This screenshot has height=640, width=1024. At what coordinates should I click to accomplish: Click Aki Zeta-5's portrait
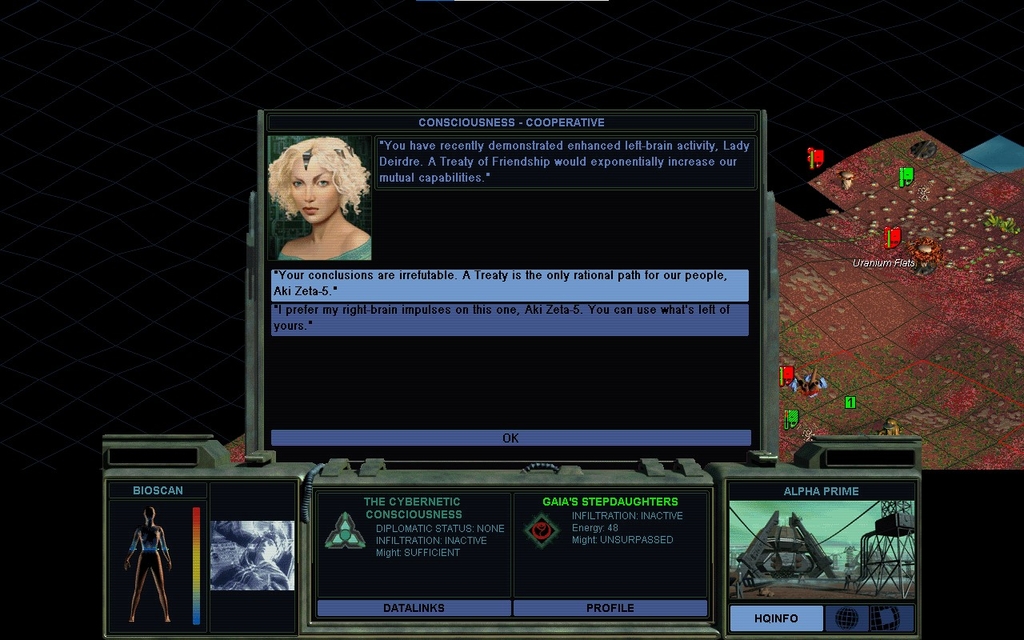(319, 198)
